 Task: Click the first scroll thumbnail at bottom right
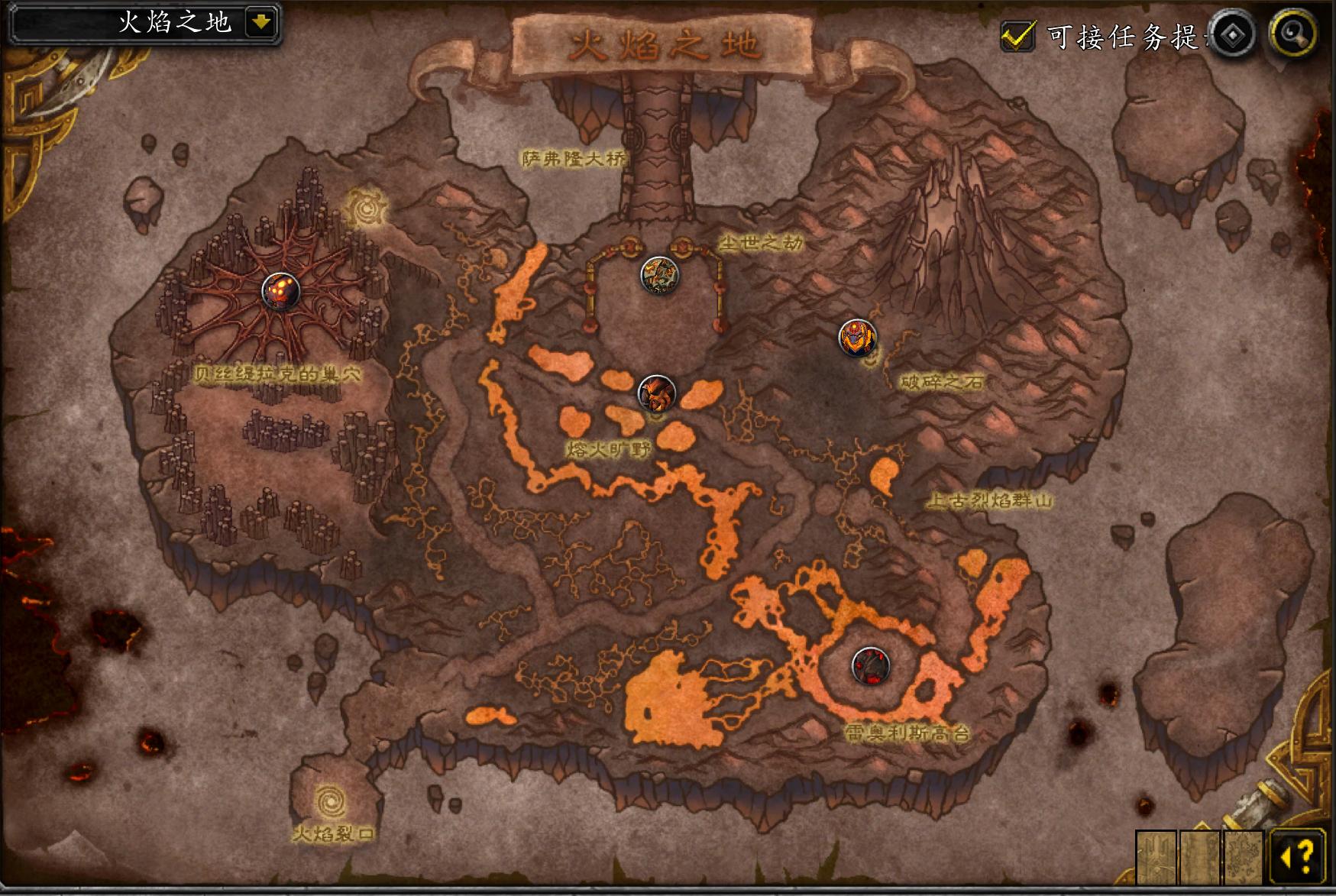(x=1156, y=855)
